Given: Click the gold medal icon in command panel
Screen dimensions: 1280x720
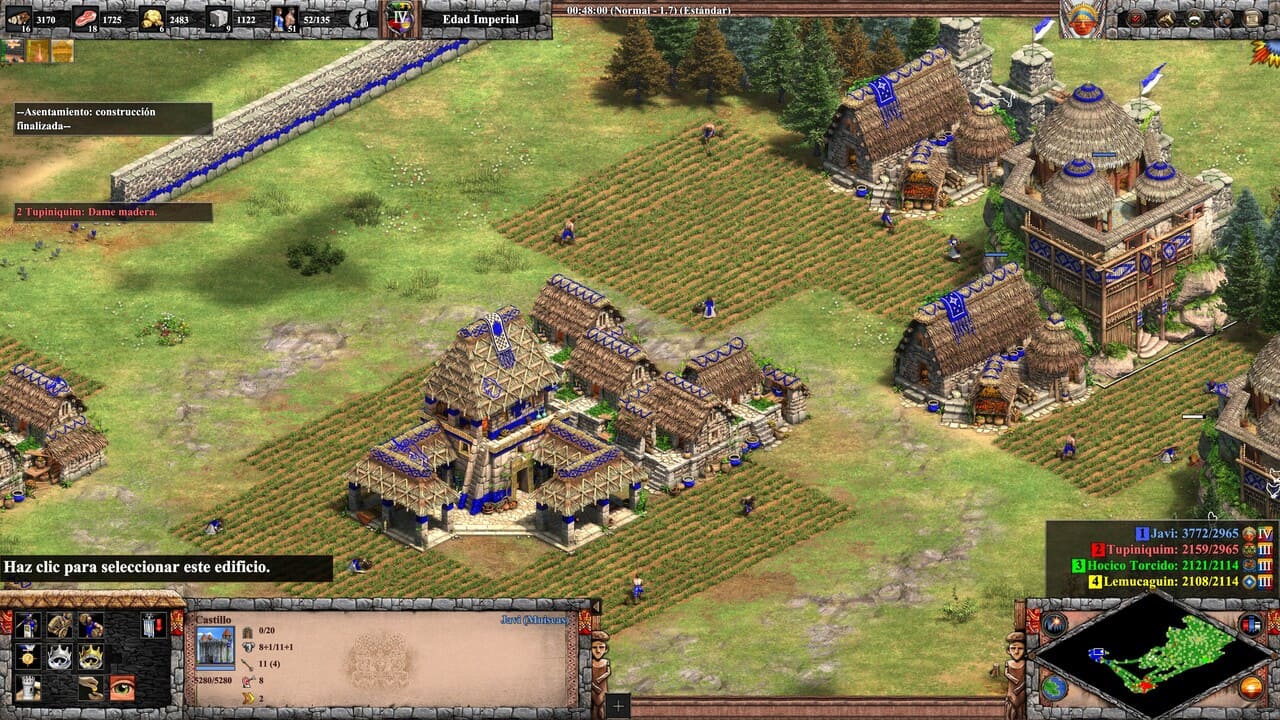Looking at the screenshot, I should click(x=27, y=657).
